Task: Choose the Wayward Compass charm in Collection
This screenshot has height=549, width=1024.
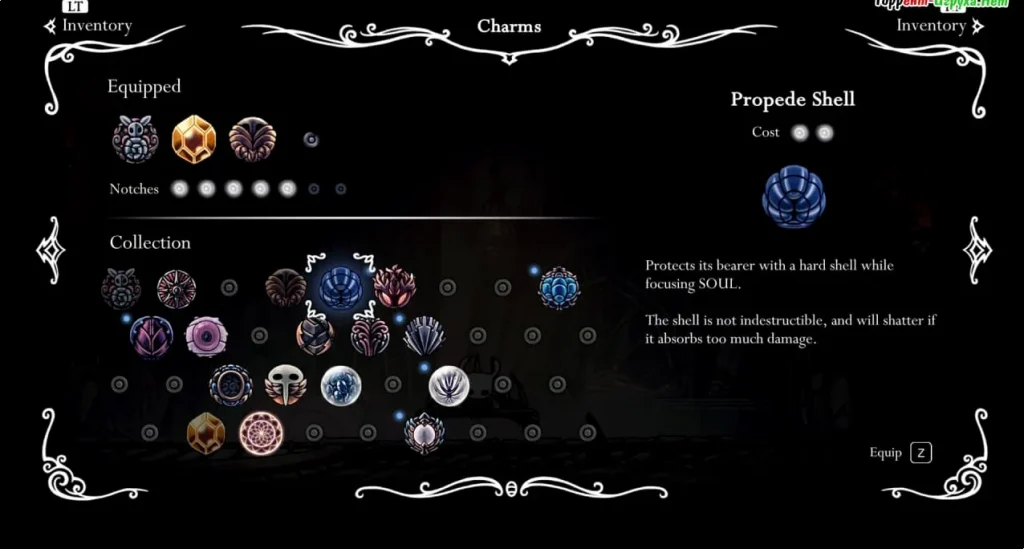Action: pos(176,289)
